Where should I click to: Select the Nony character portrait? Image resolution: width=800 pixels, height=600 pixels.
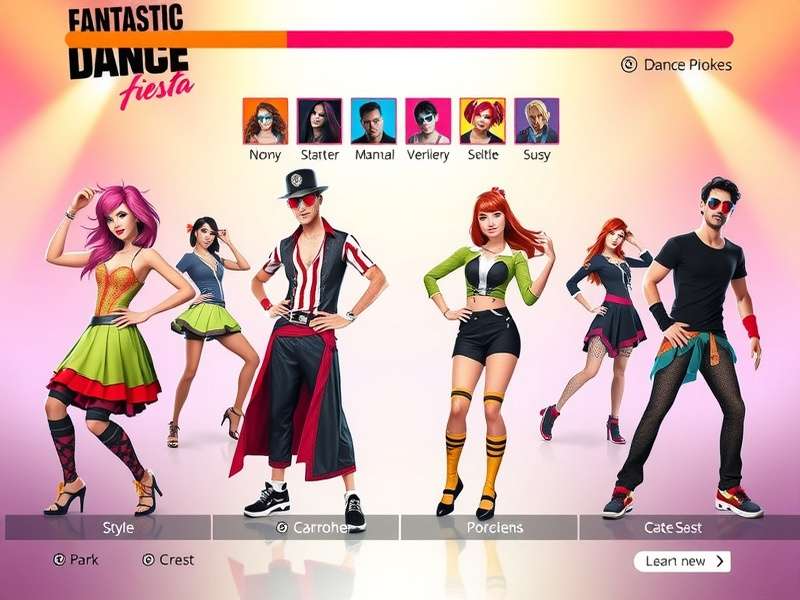265,121
